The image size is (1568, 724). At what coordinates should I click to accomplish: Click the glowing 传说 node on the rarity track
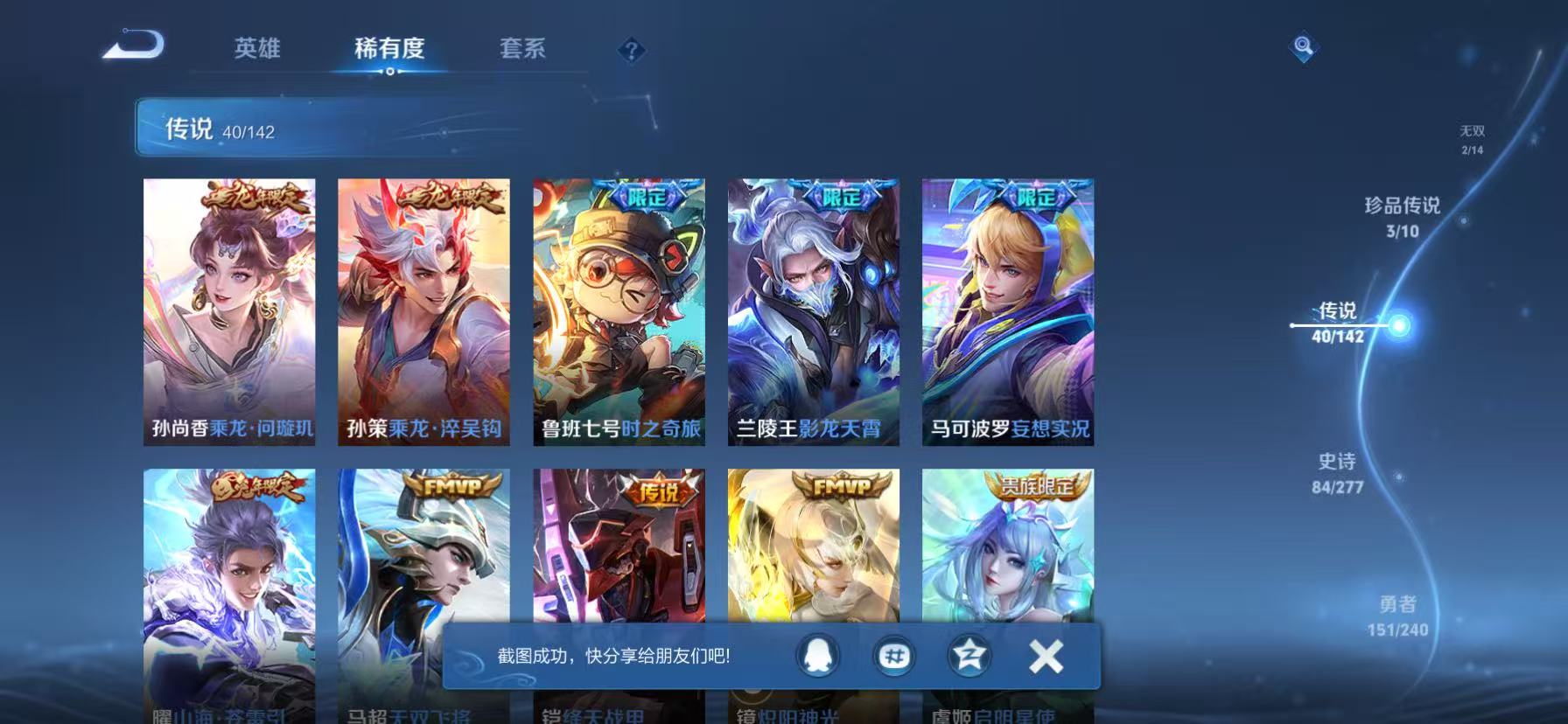click(x=1399, y=325)
